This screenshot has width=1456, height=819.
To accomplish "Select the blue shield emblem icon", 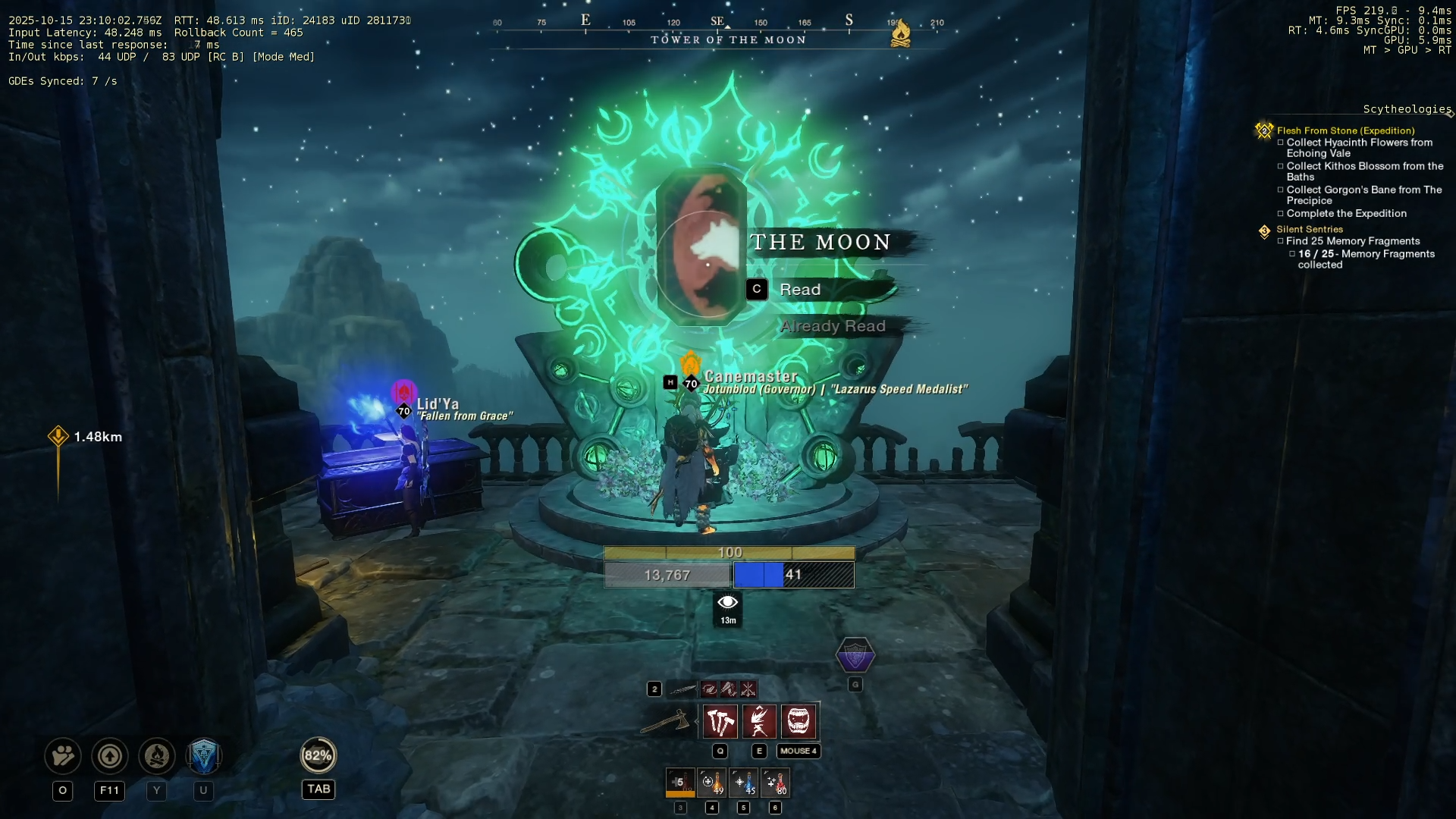I will click(203, 756).
